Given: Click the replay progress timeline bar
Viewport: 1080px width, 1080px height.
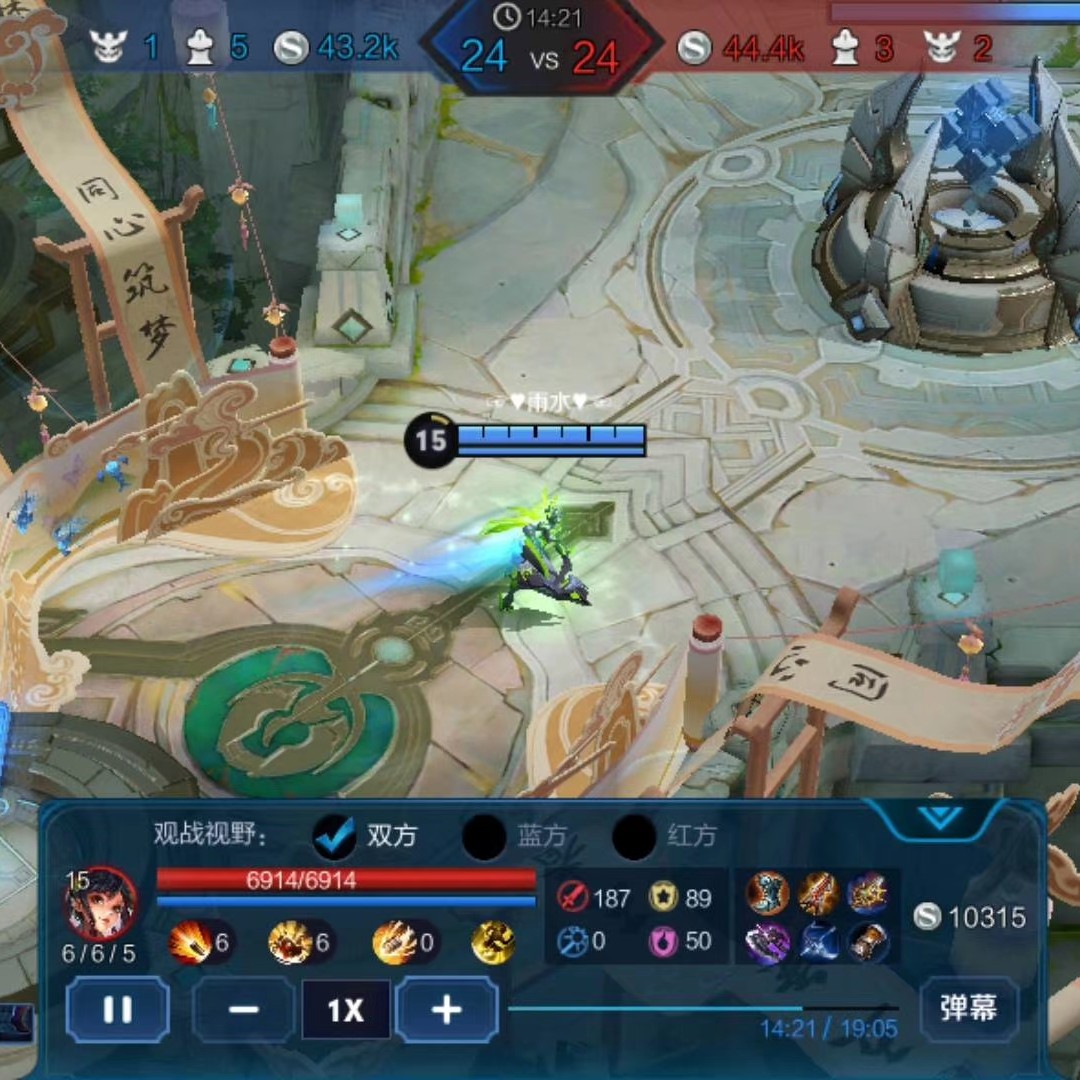Looking at the screenshot, I should (702, 1008).
